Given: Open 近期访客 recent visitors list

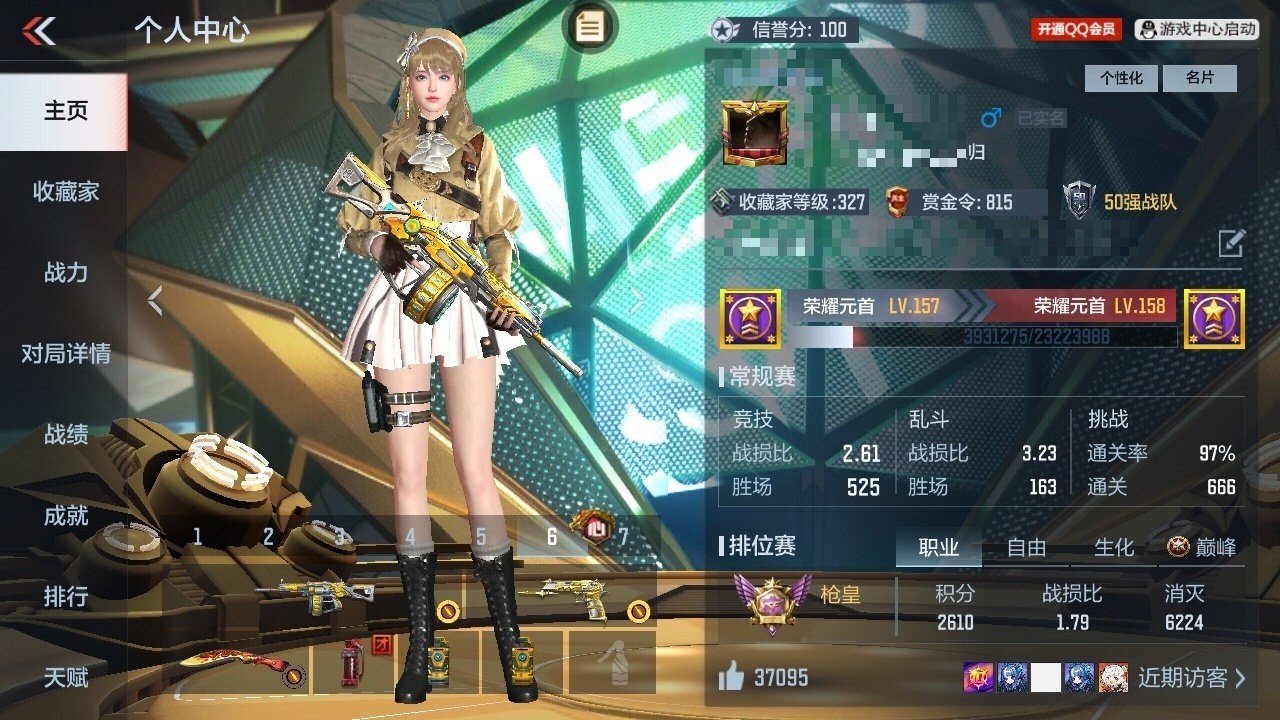Looking at the screenshot, I should point(1192,678).
